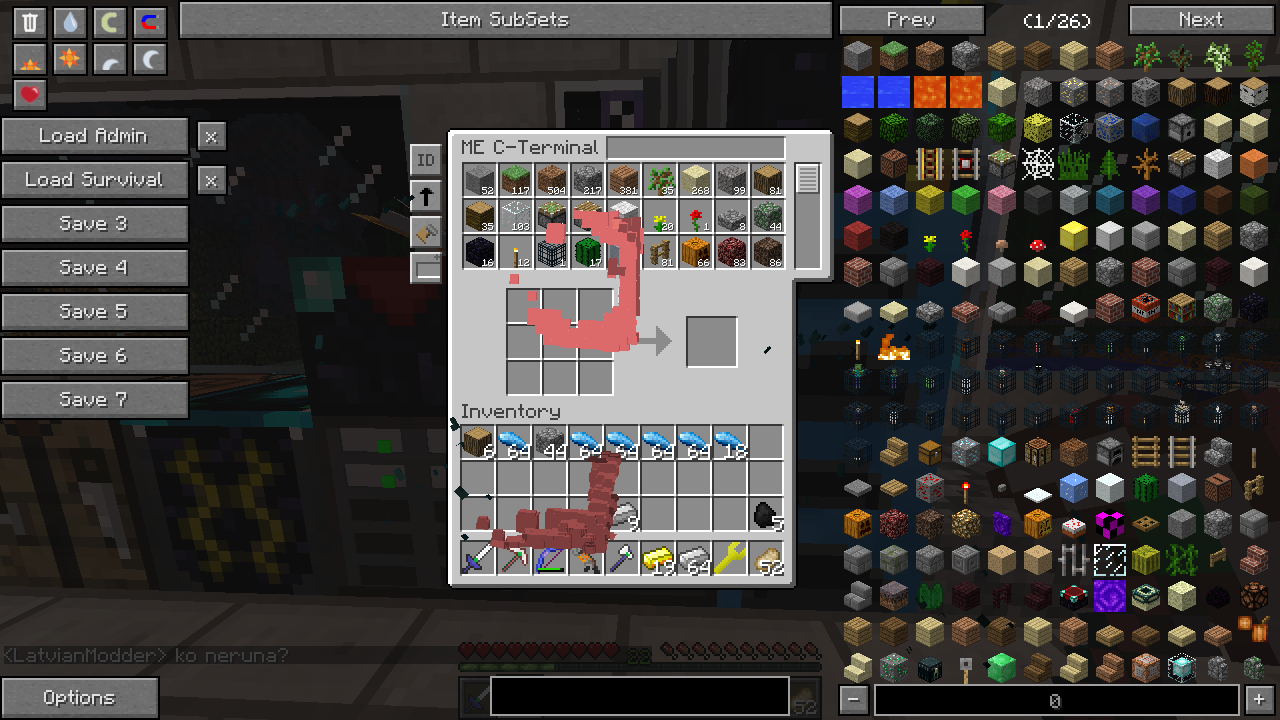Take the pumpkin stack from the terminal
The height and width of the screenshot is (720, 1280).
point(695,252)
